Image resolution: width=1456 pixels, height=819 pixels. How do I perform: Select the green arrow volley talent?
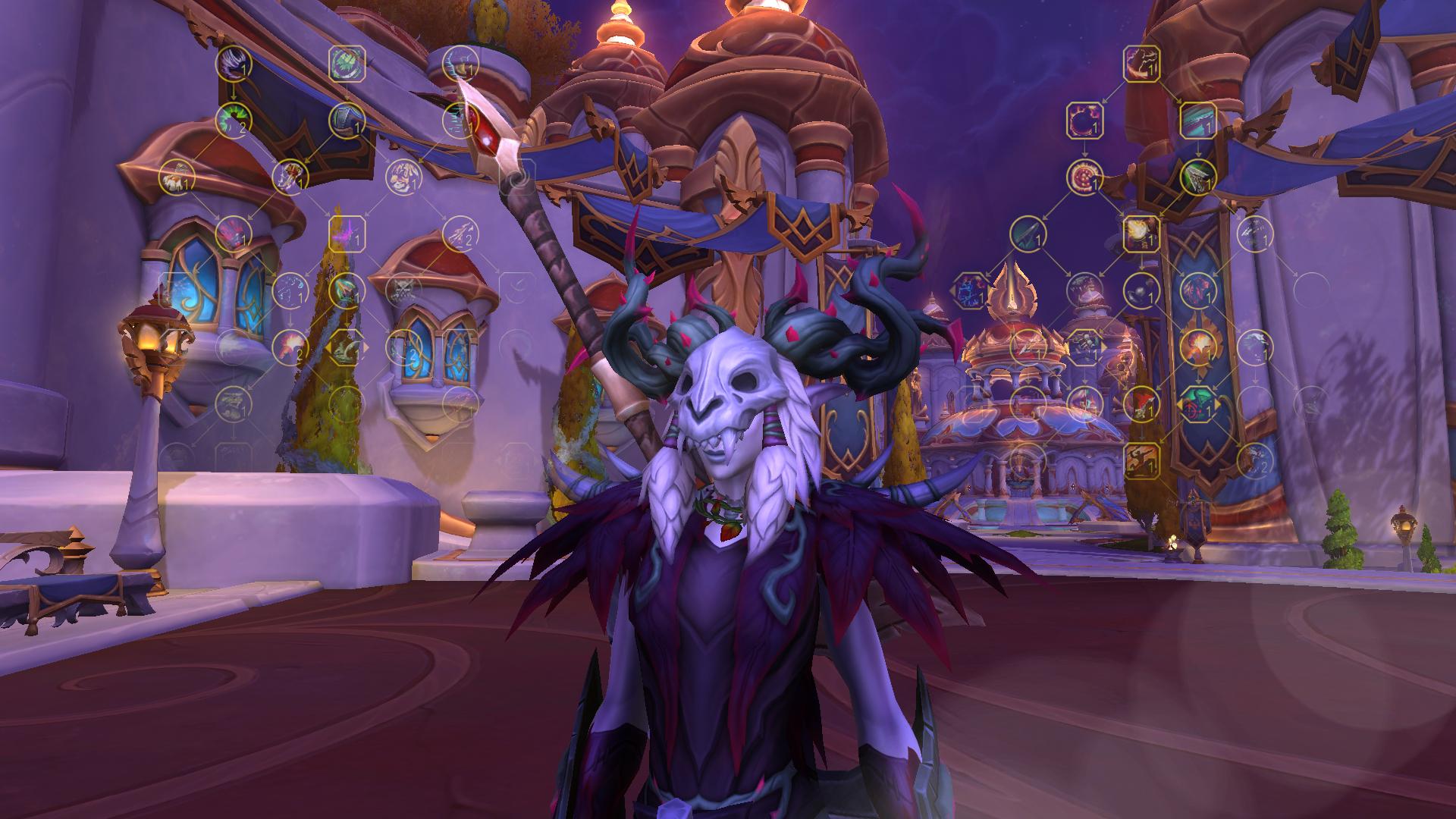1197,176
